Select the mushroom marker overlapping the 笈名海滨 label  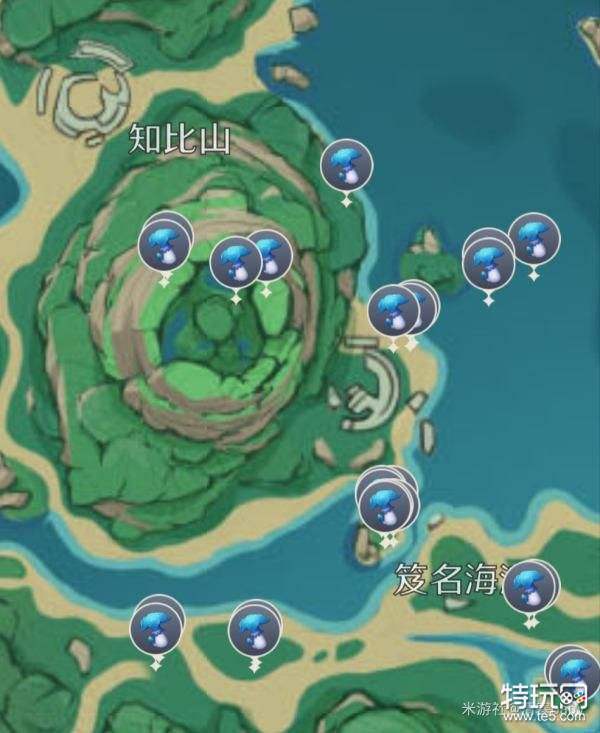point(528,588)
